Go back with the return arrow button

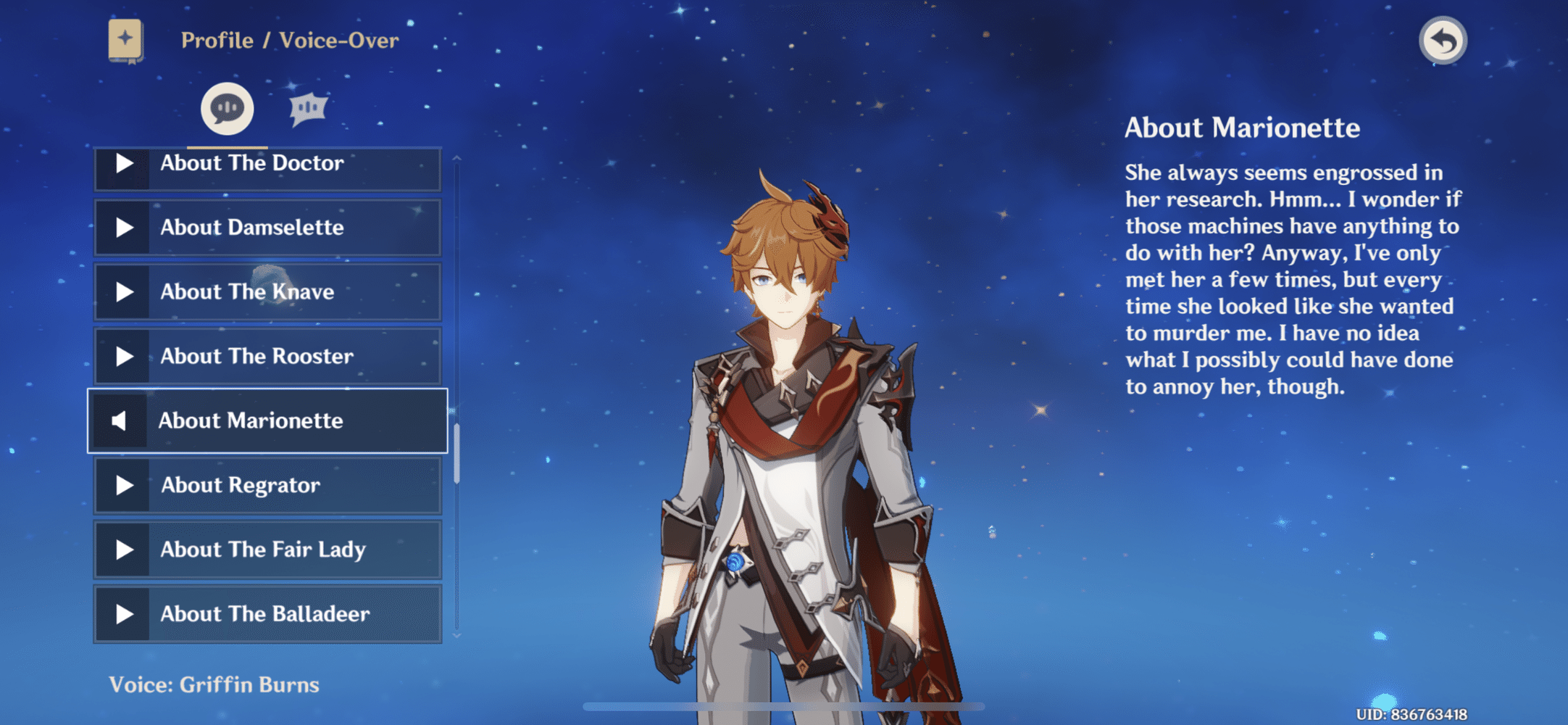[x=1443, y=41]
